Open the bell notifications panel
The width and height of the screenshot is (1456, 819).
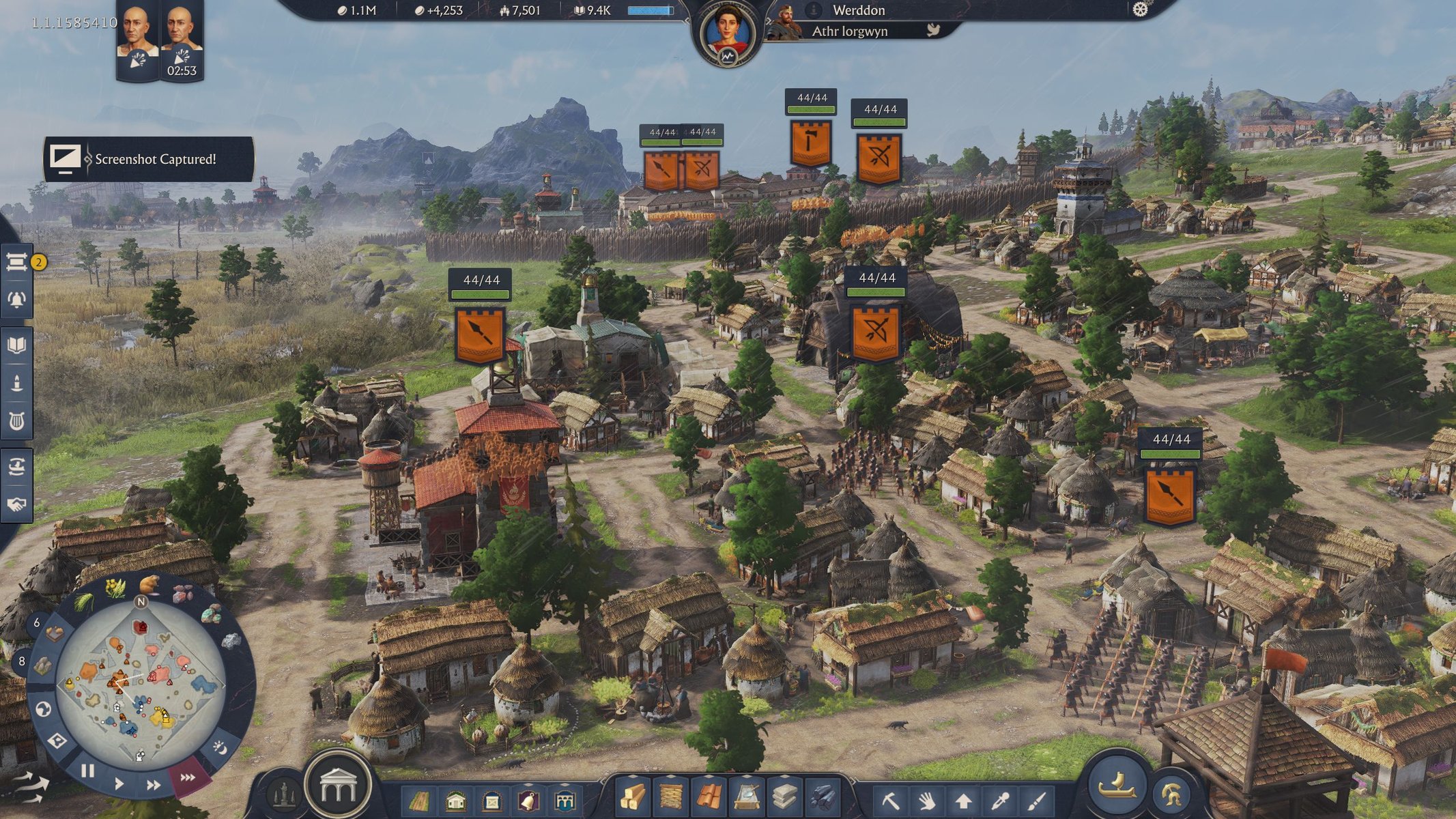[x=17, y=299]
